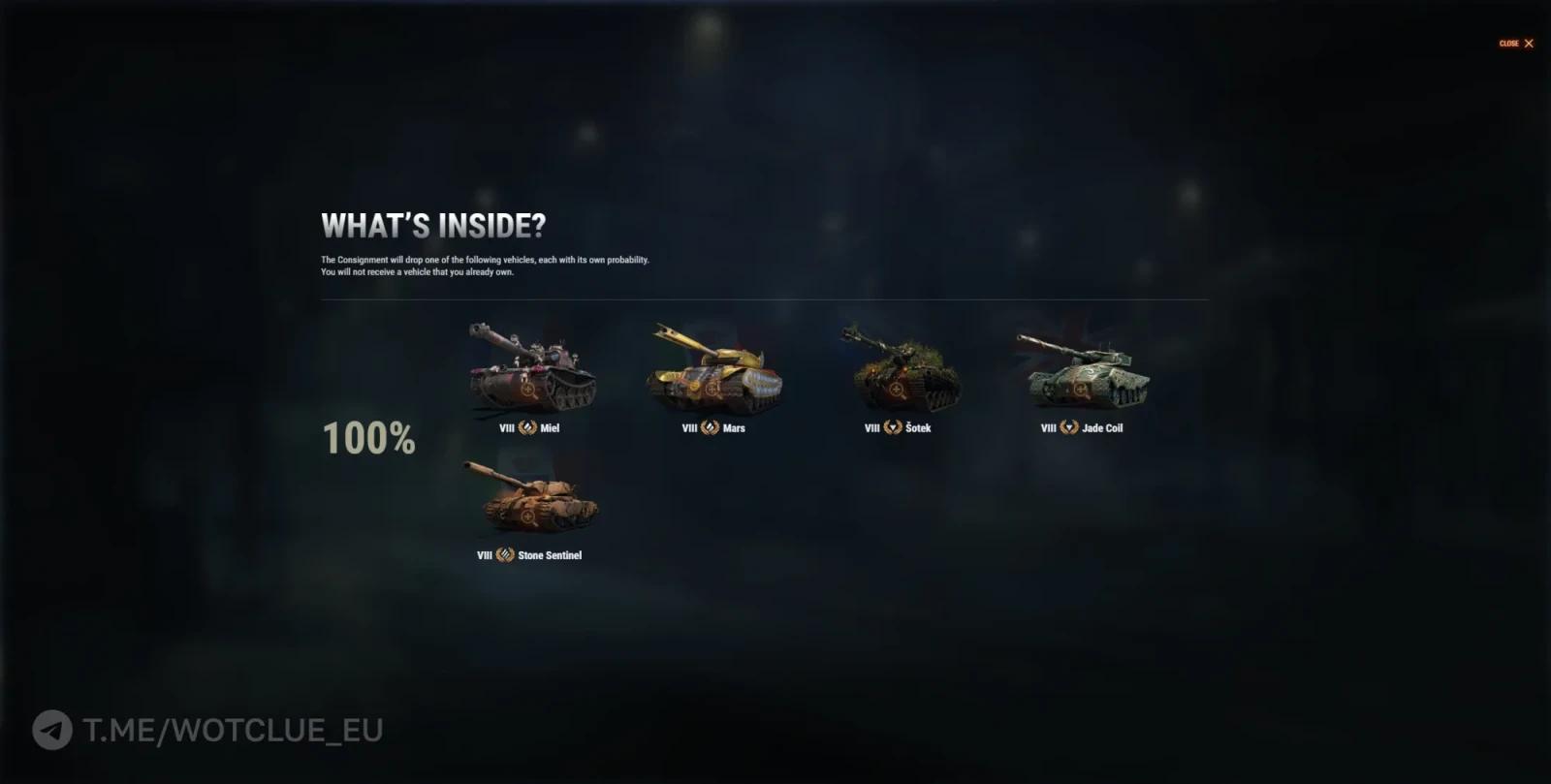Close the consignment window
Image resolution: width=1551 pixels, height=784 pixels.
pos(1516,43)
